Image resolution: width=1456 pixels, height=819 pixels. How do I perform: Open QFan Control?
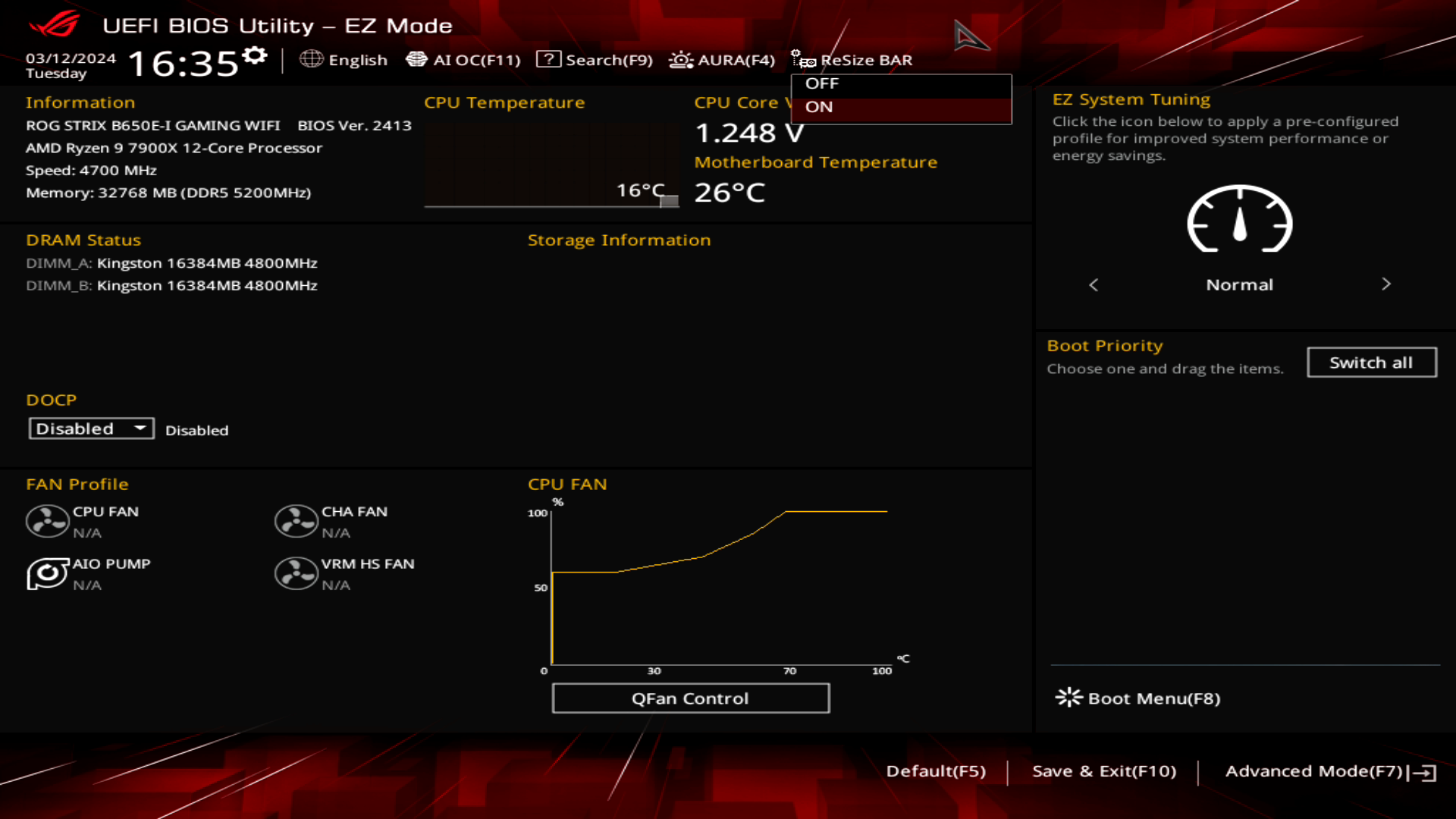[x=690, y=698]
